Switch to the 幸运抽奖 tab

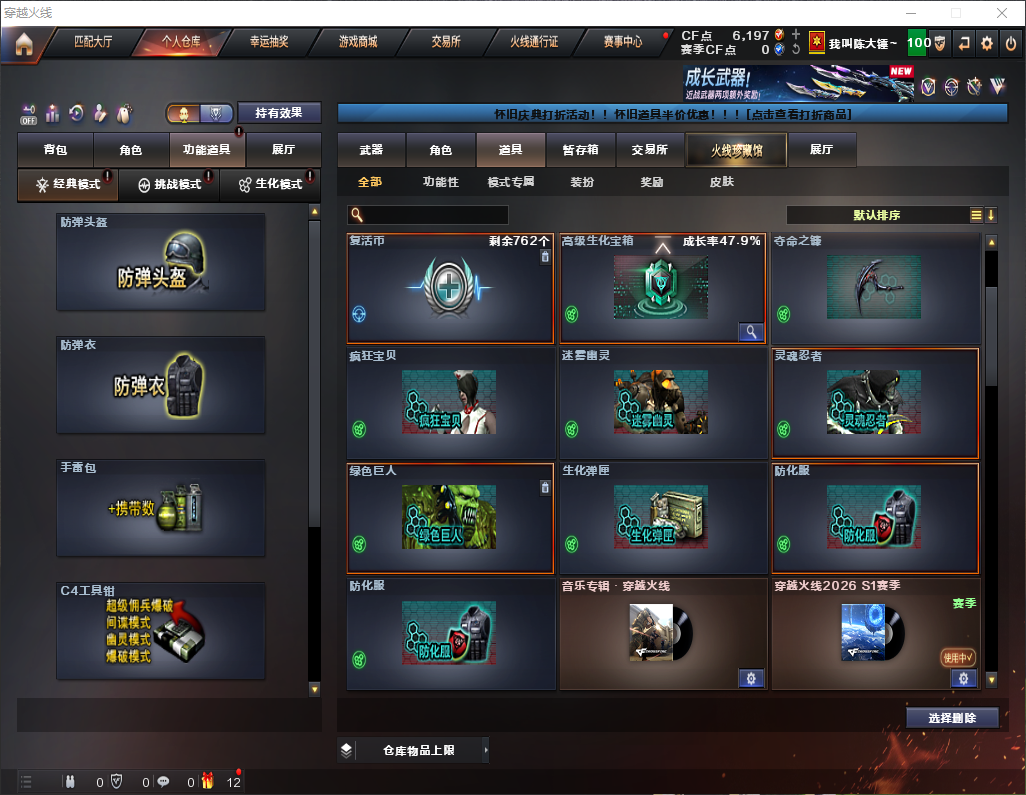268,42
